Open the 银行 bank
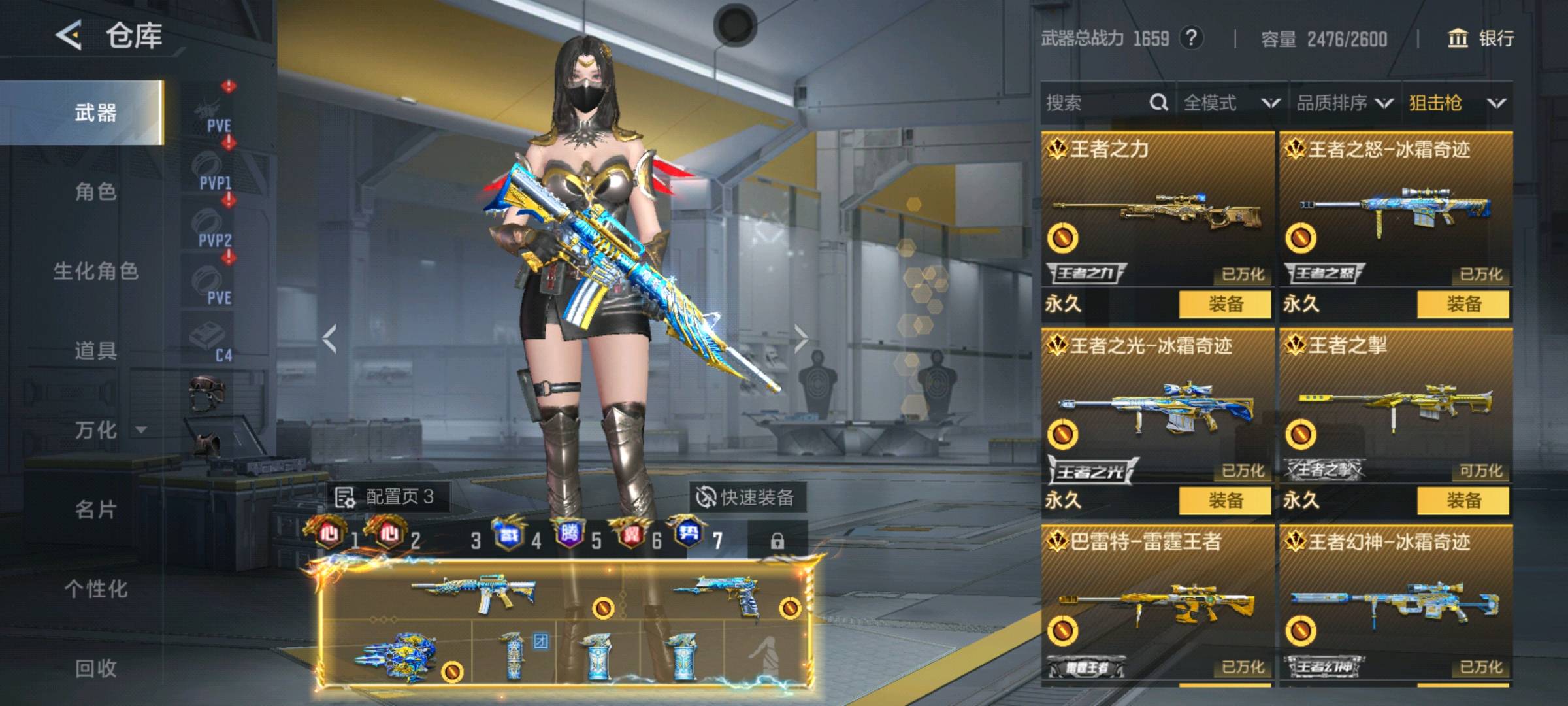The height and width of the screenshot is (706, 1568). tap(1482, 39)
